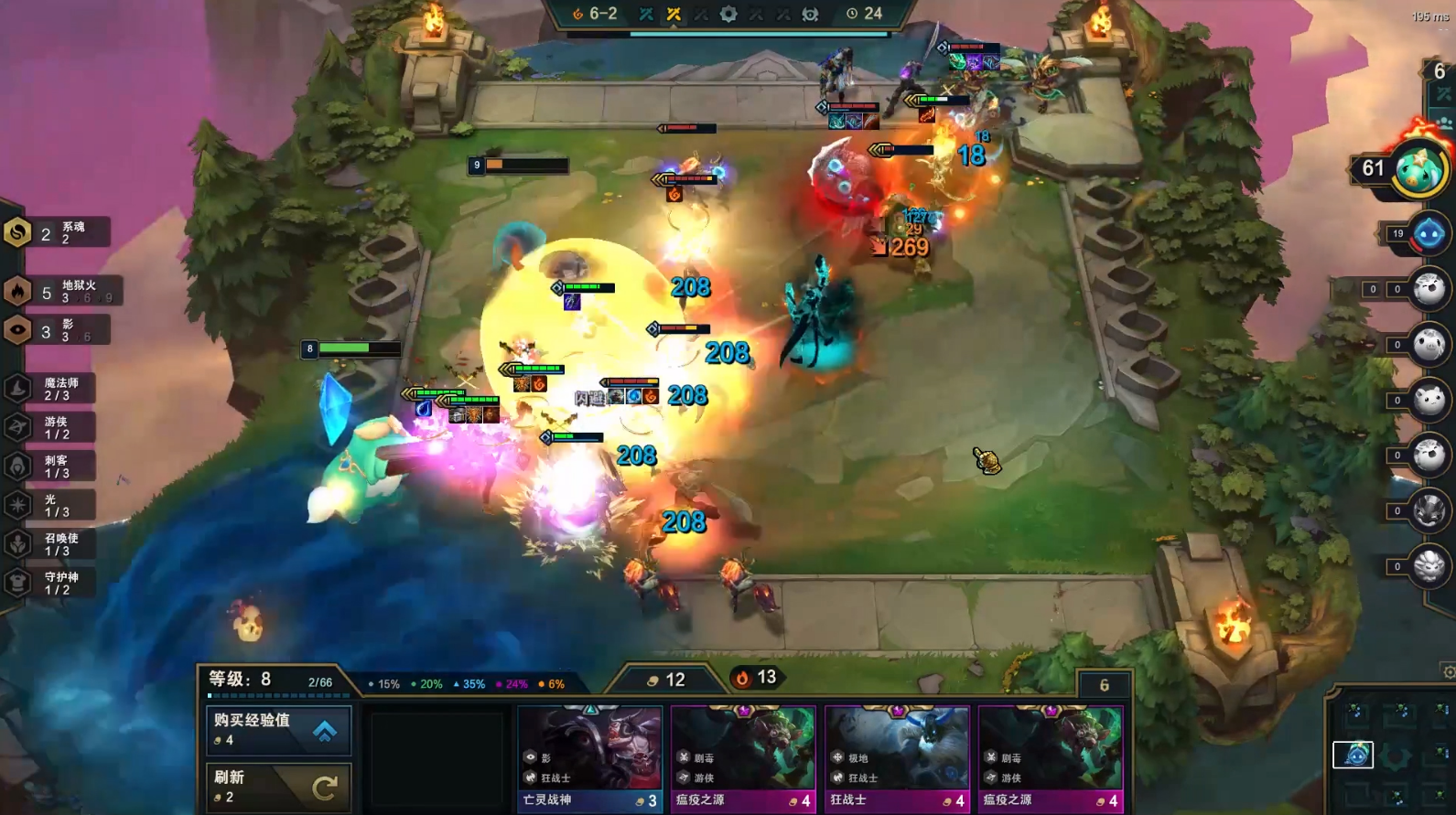This screenshot has height=815, width=1456.
Task: Refresh the shop with 刷新
Action: (x=278, y=787)
